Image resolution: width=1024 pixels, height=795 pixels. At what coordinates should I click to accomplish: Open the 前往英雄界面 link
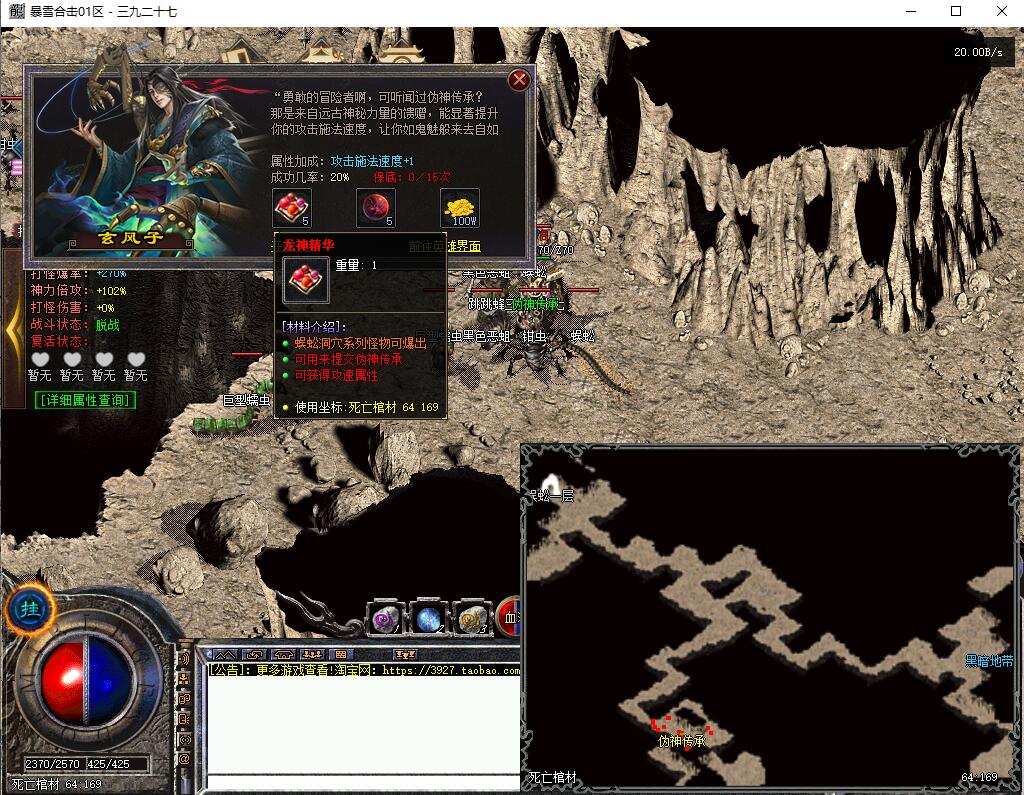(444, 246)
